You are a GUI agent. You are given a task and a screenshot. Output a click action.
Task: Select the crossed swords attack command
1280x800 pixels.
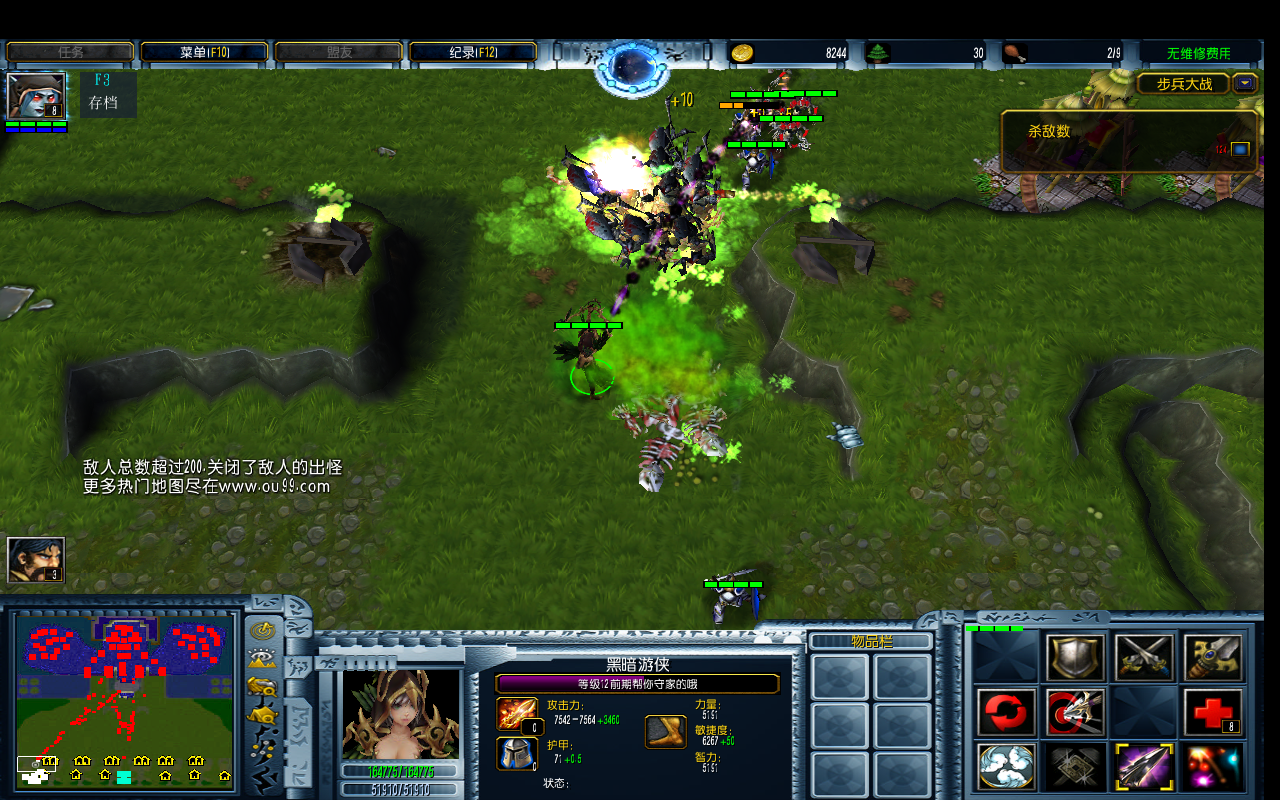tap(1144, 657)
